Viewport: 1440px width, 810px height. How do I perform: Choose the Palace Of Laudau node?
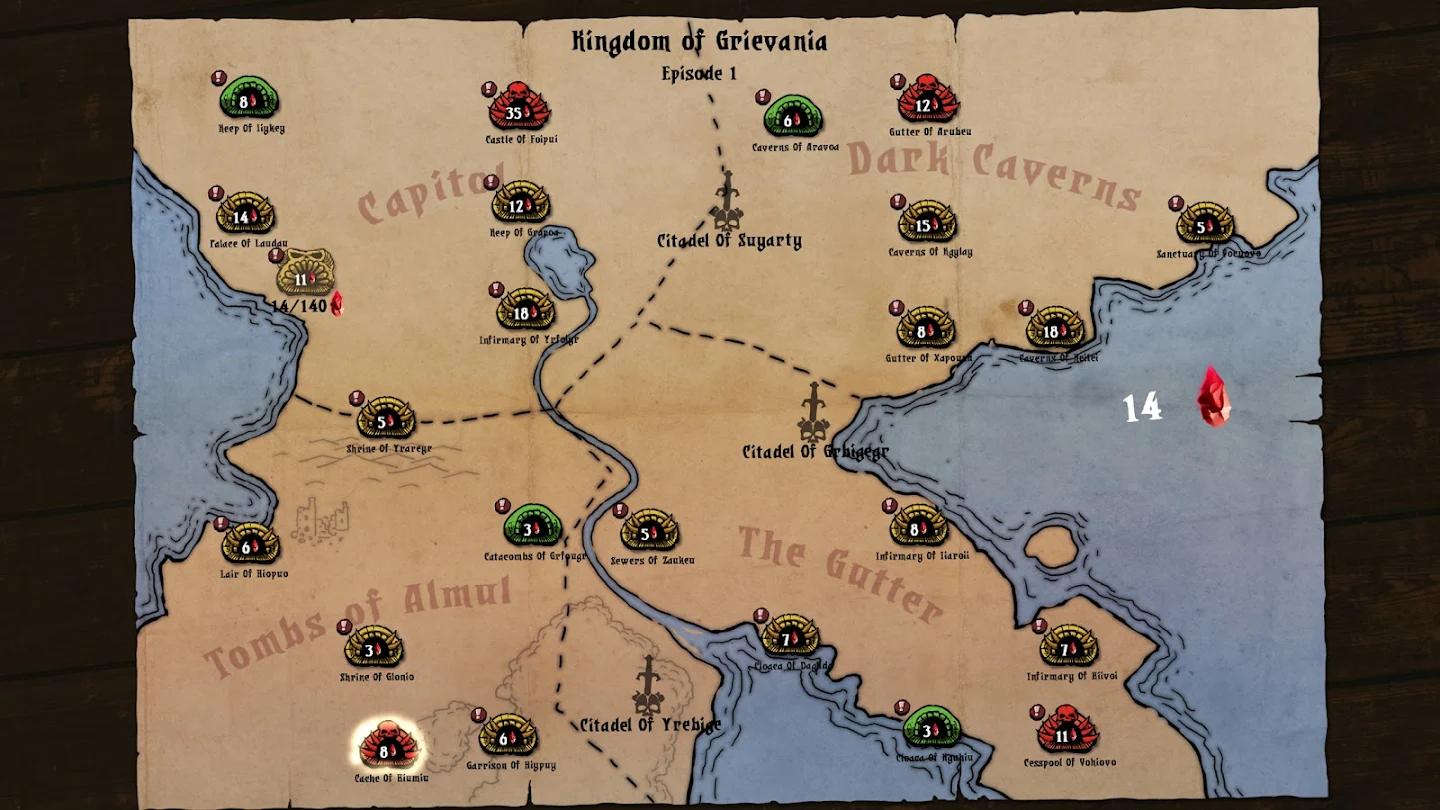(245, 215)
